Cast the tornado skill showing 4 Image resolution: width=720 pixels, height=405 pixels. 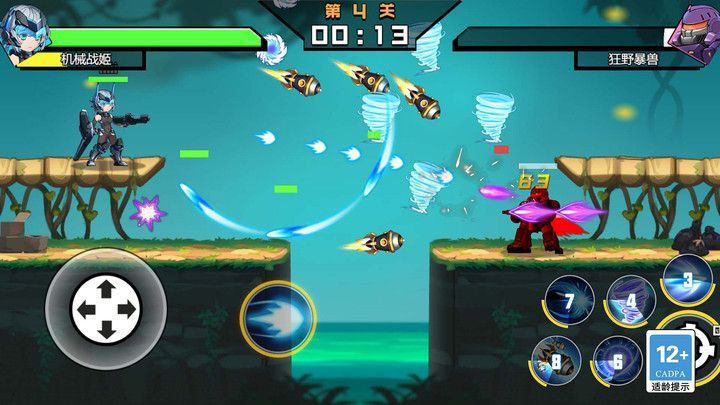[x=631, y=299]
